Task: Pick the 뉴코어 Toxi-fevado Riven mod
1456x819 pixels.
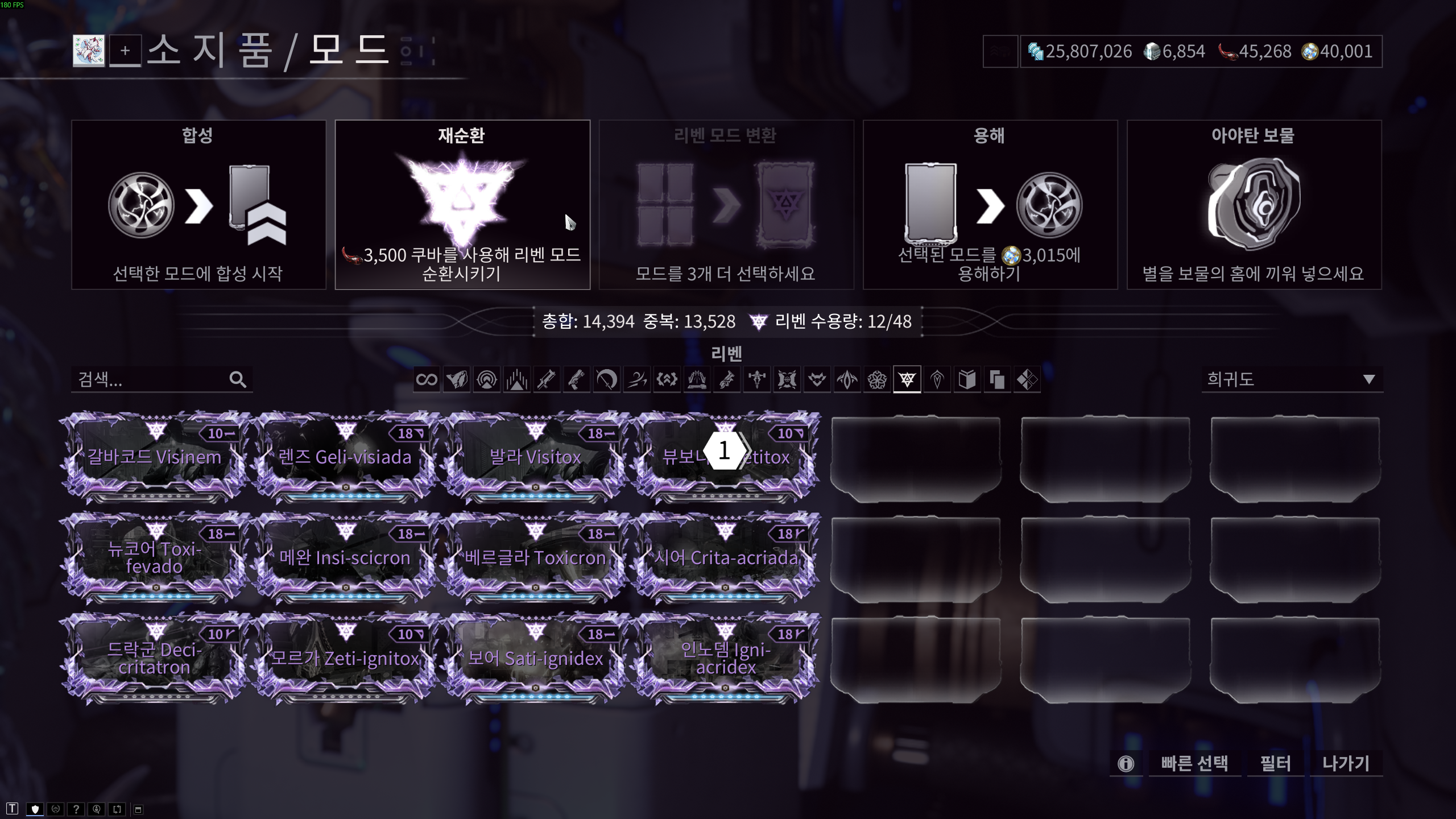Action: [x=154, y=558]
